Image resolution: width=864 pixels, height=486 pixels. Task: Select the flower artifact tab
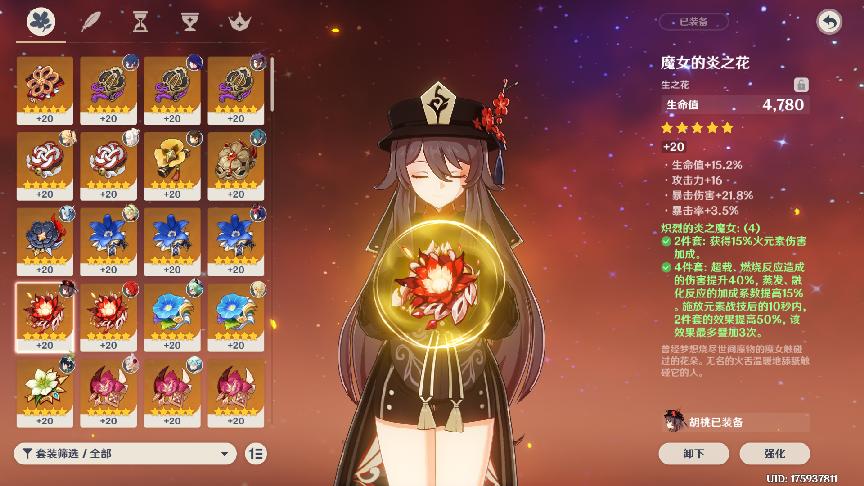point(41,21)
